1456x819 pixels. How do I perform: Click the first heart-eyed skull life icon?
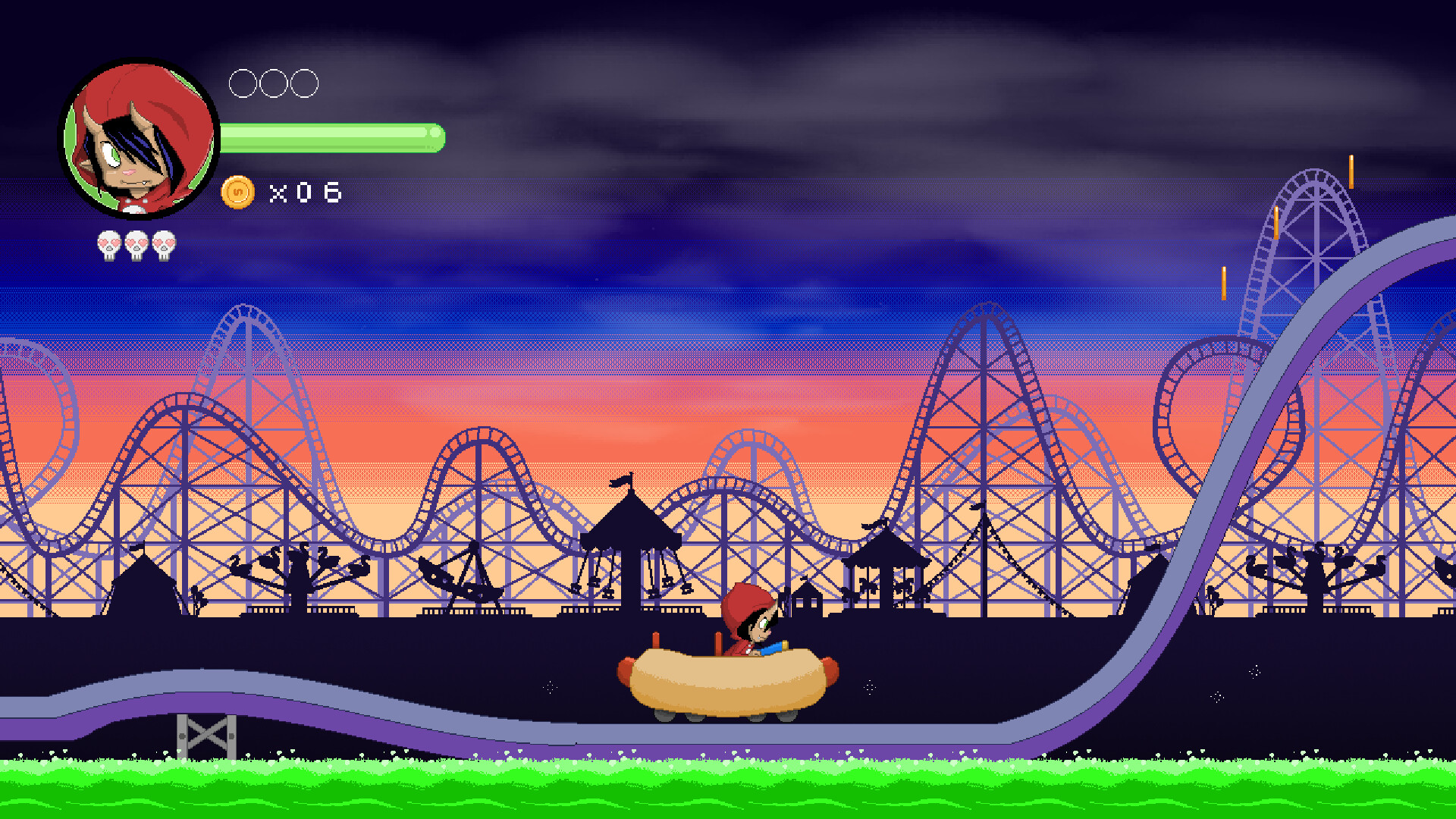(x=108, y=243)
